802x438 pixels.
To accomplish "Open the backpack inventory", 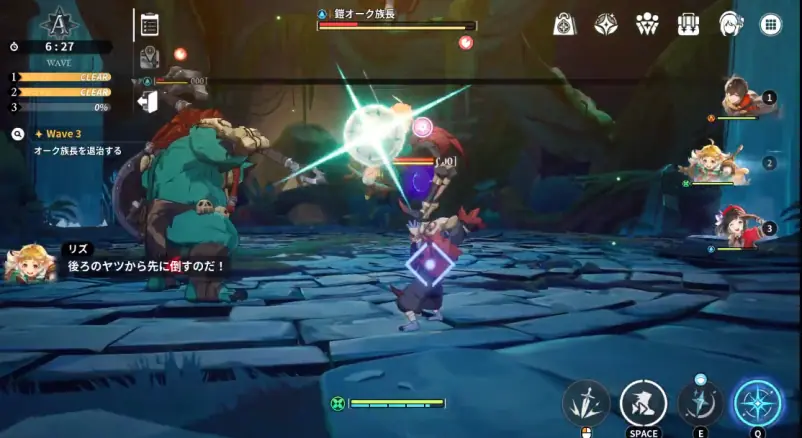I will coord(687,24).
